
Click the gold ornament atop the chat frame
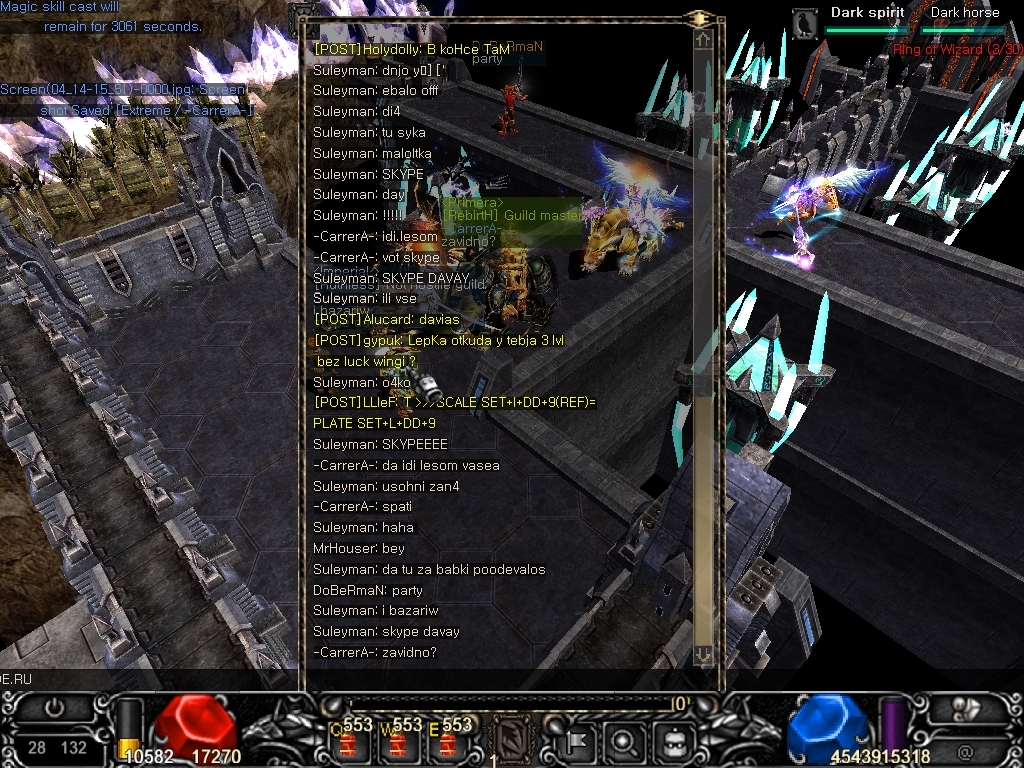(x=700, y=17)
